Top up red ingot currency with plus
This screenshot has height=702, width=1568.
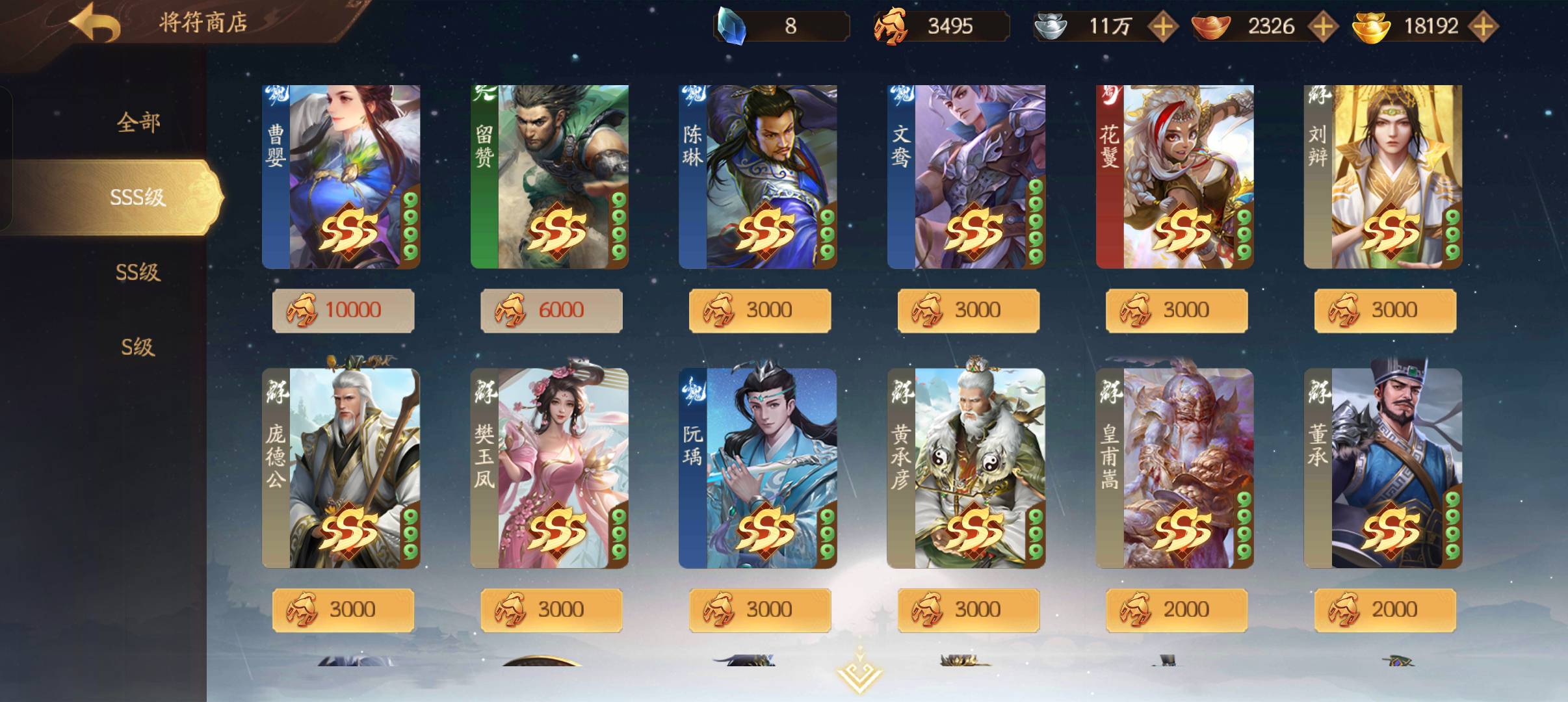[x=1322, y=27]
